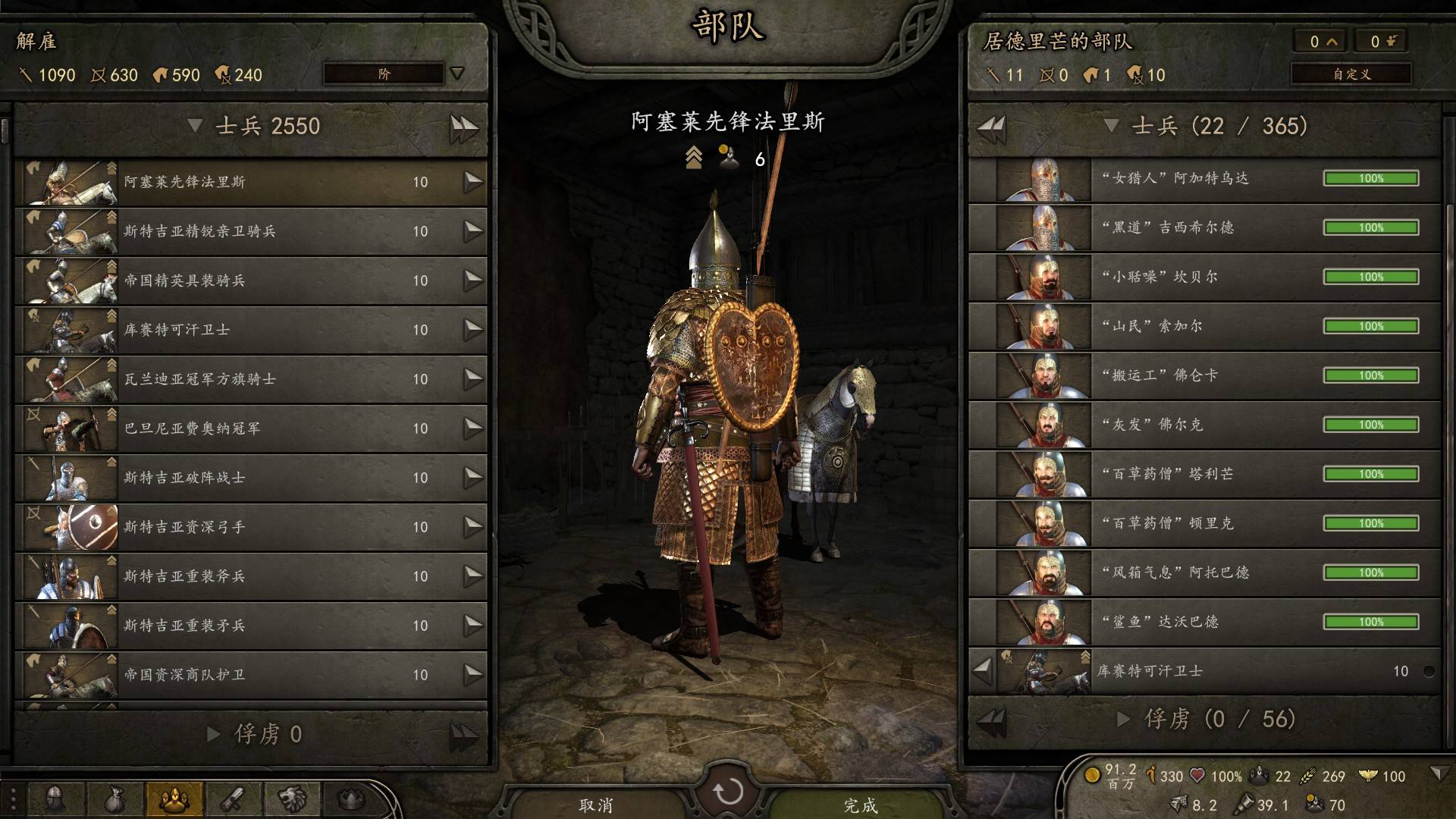Transfer 巴旦尼亚费奥纳冠军 with its arrow button
This screenshot has width=1456, height=819.
coord(473,428)
